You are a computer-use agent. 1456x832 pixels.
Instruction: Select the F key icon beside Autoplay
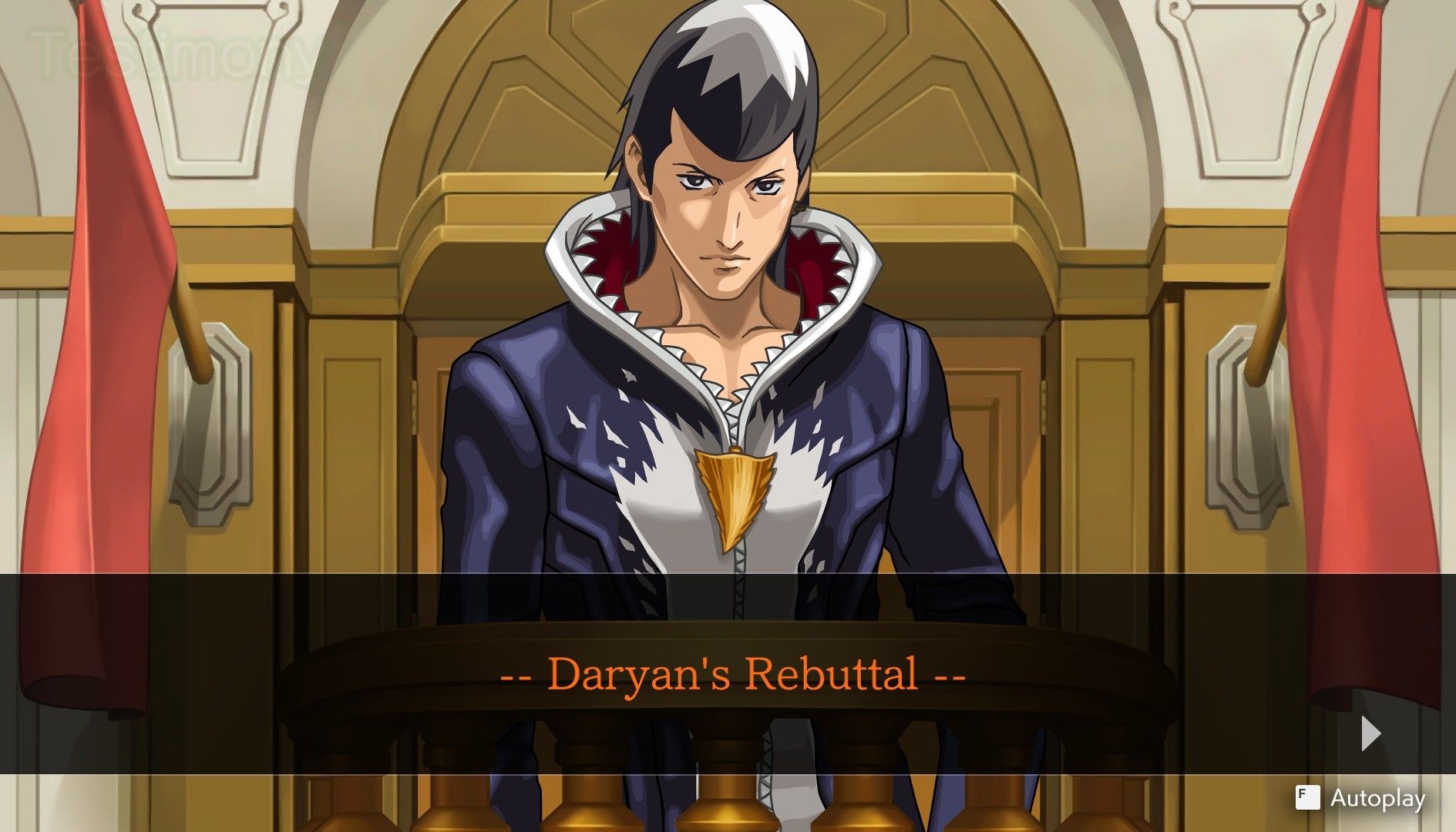coord(1310,799)
